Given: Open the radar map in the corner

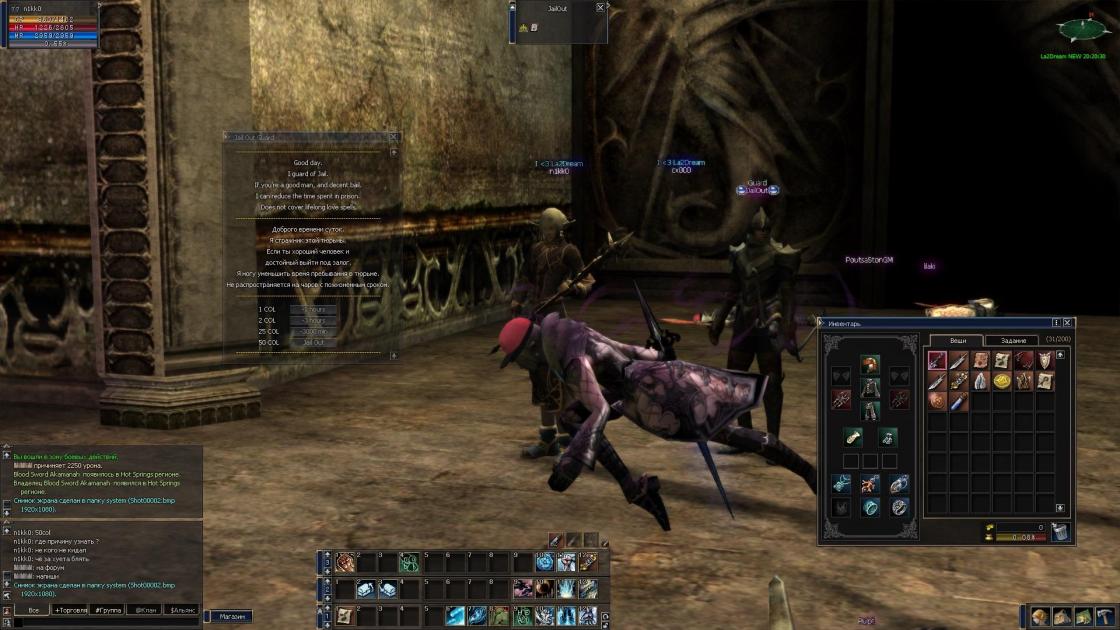Looking at the screenshot, I should [x=1077, y=28].
